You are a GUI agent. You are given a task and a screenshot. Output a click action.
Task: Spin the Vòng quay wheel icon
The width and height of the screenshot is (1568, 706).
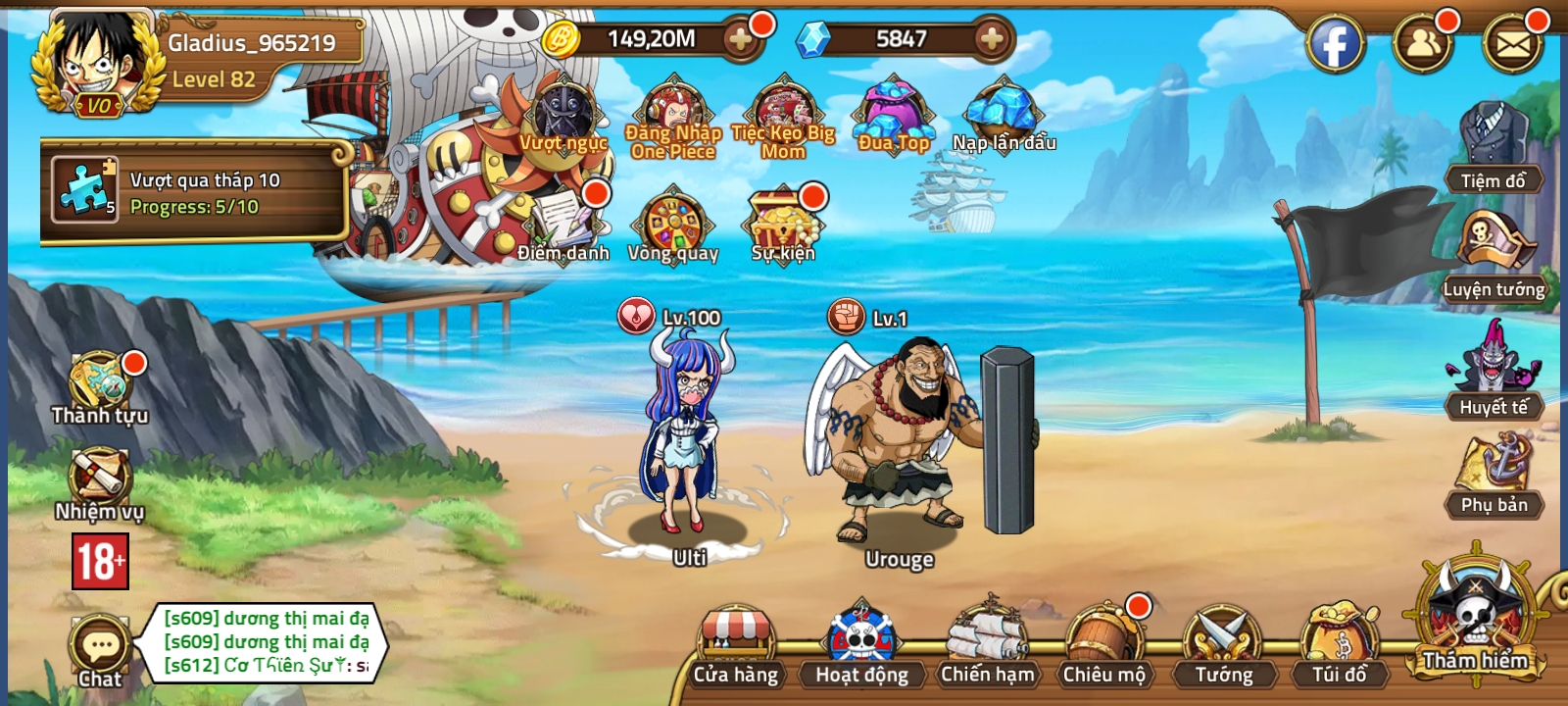click(676, 224)
